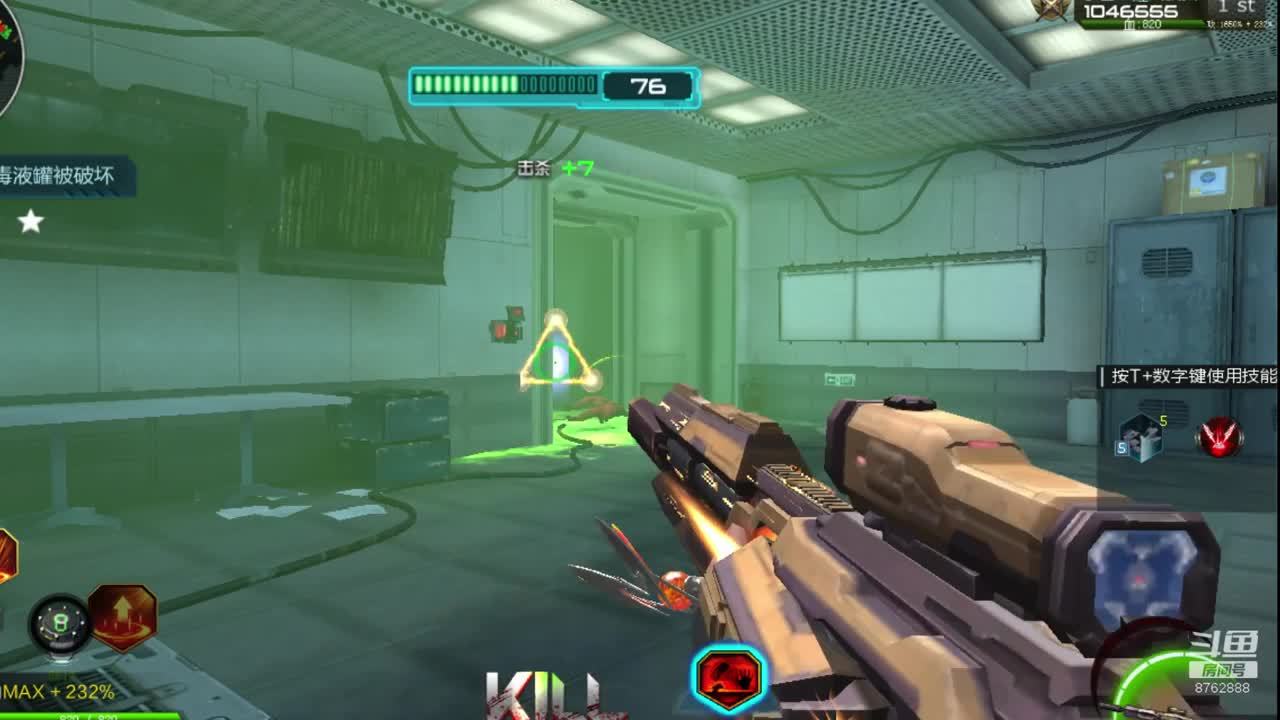Select the white star objective marker
Image resolution: width=1280 pixels, height=720 pixels.
click(31, 221)
